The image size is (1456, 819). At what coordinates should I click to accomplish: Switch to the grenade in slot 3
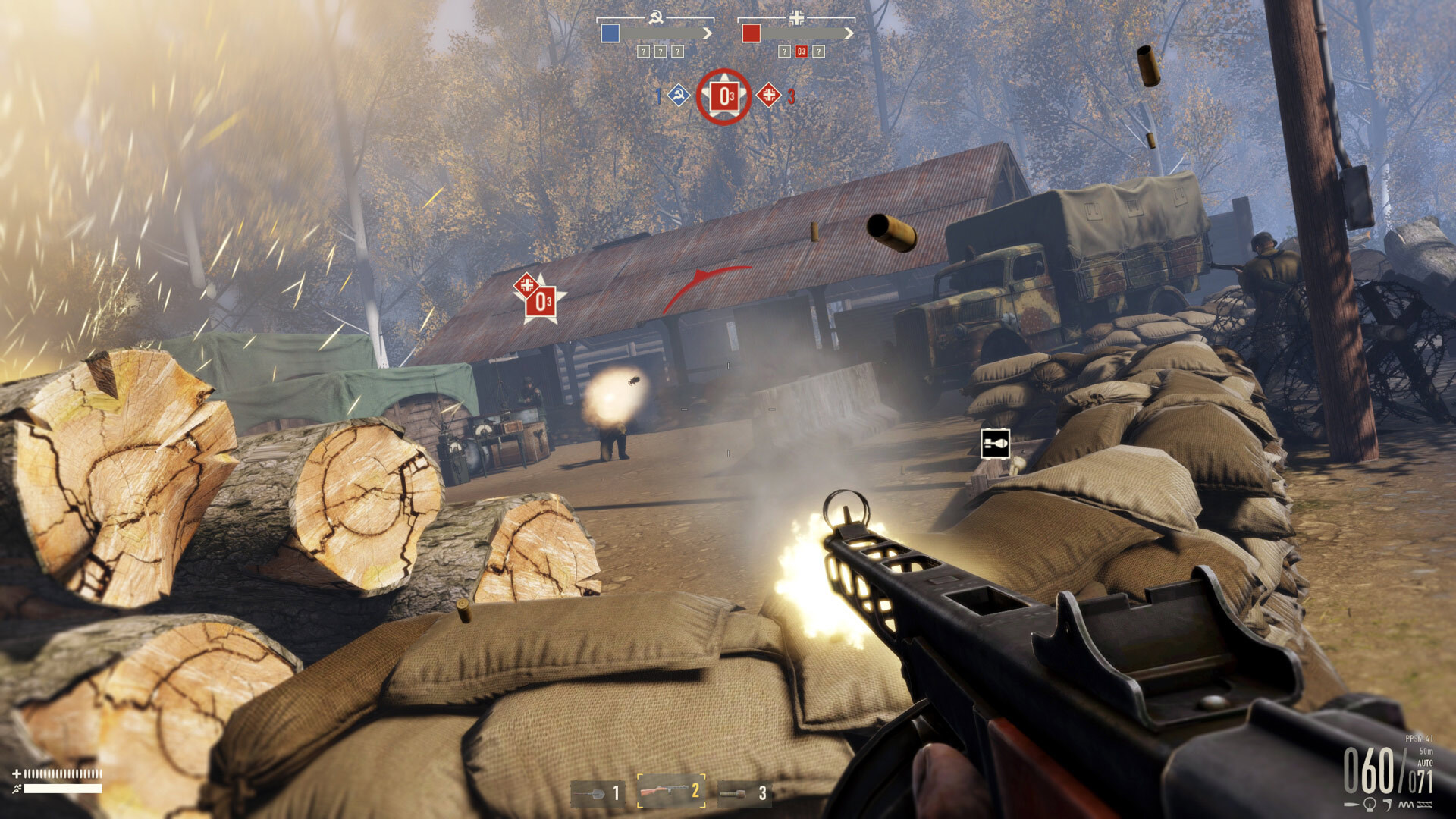(x=743, y=793)
